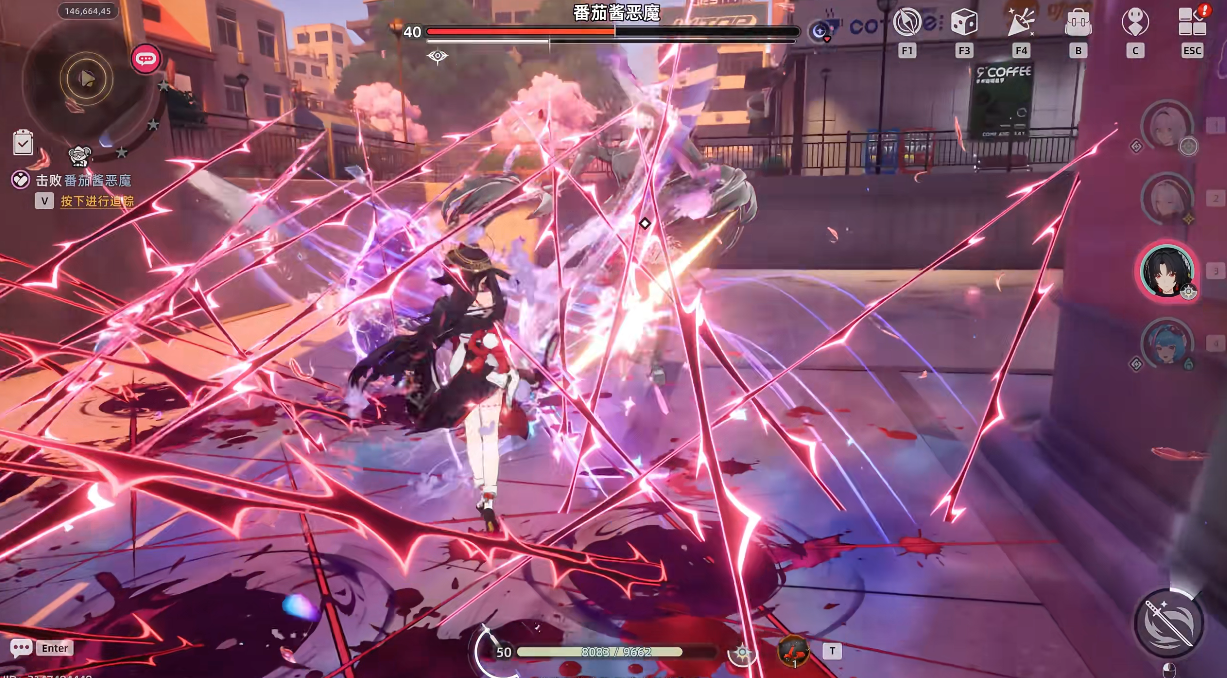Switch to the first party member portrait
The image size is (1227, 678).
(1166, 124)
